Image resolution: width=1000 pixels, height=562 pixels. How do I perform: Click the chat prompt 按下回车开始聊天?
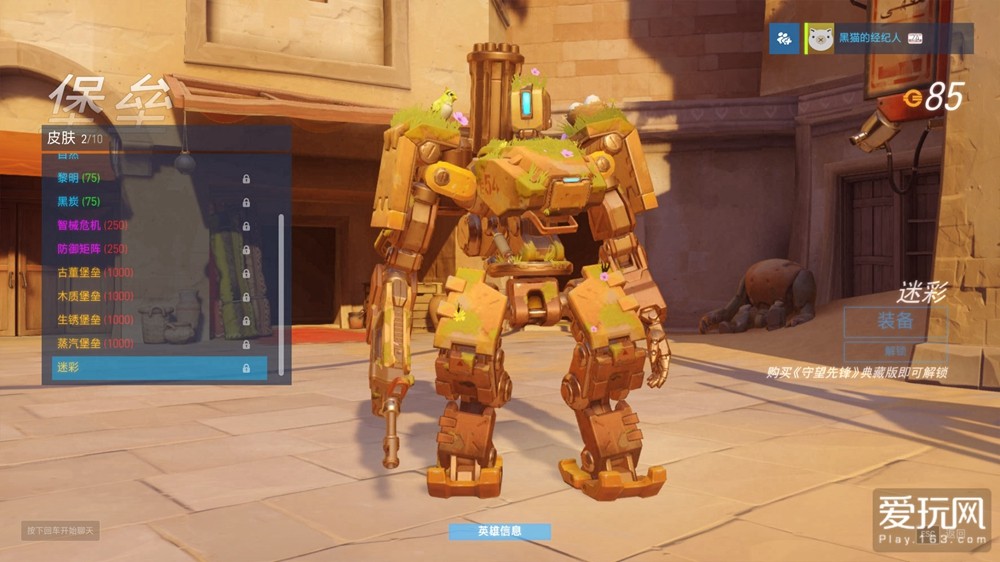[61, 530]
